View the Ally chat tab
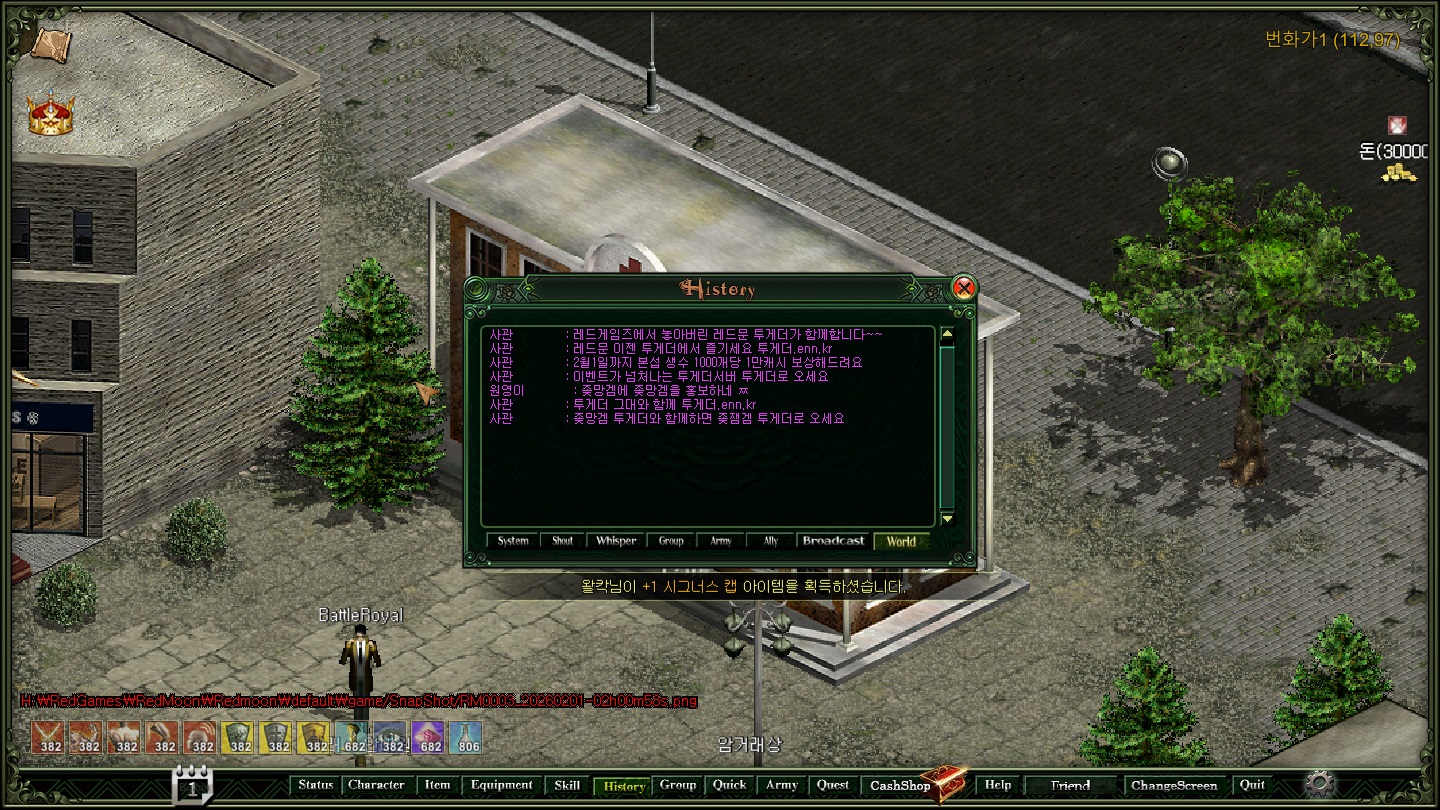The width and height of the screenshot is (1440, 810). point(770,541)
